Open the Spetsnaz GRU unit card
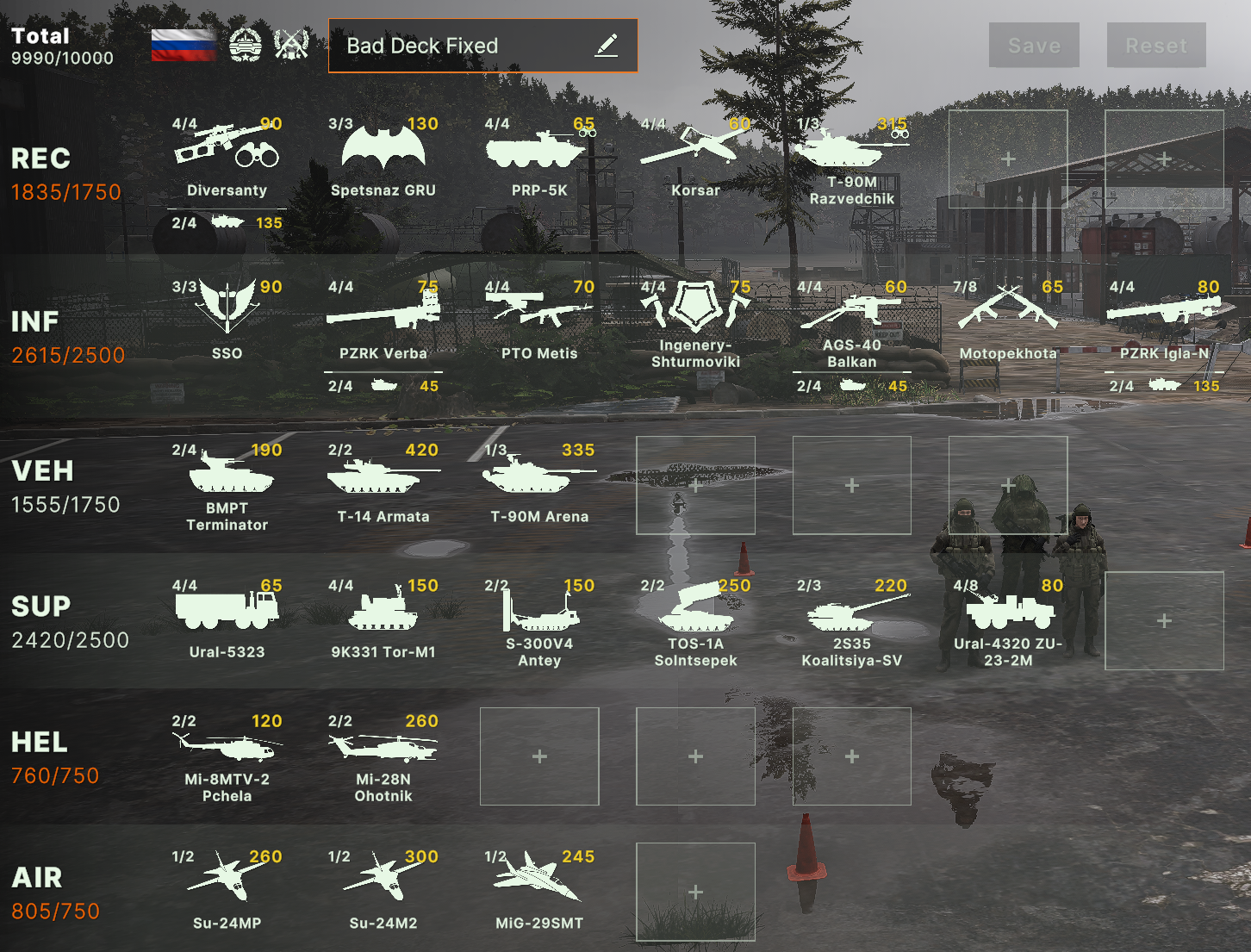The image size is (1251, 952). click(x=382, y=155)
